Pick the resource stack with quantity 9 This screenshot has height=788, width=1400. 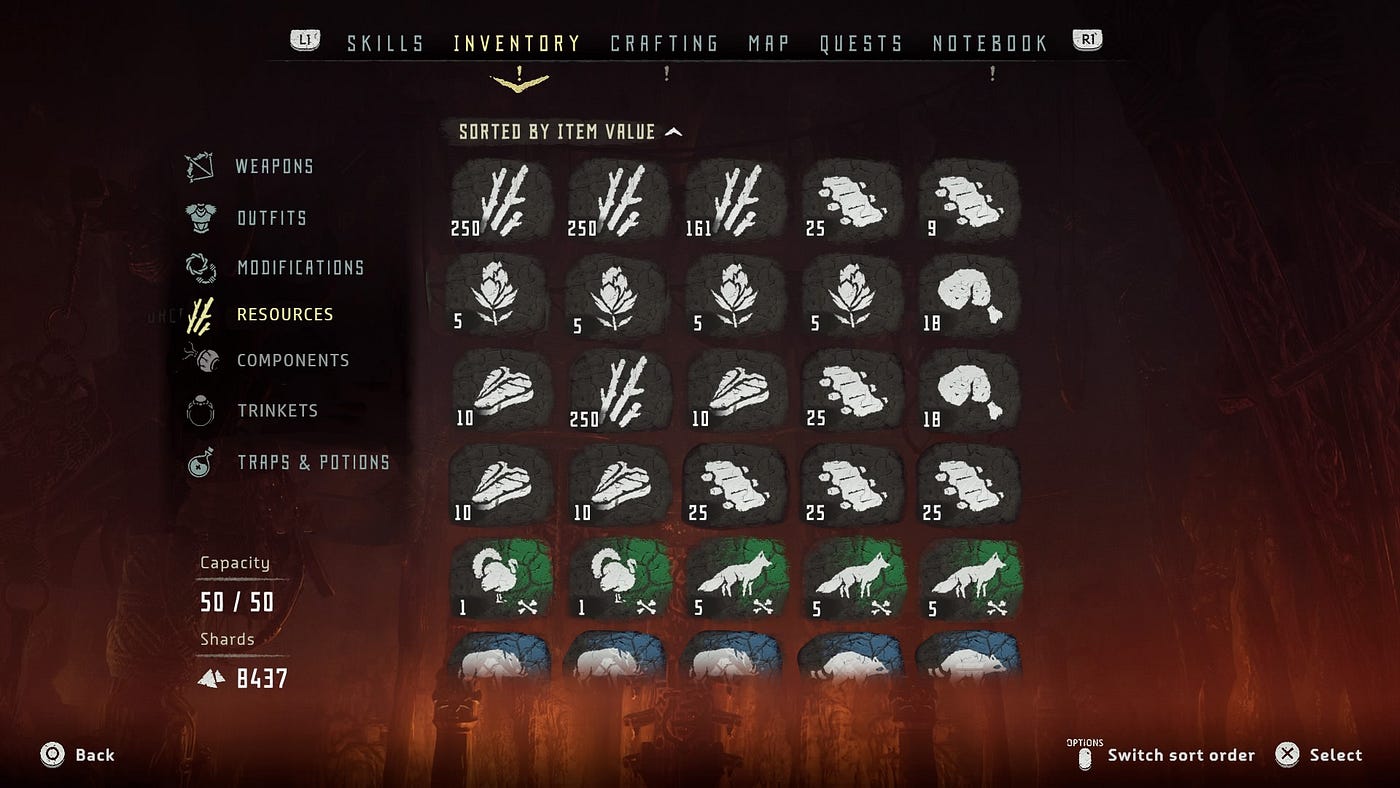(968, 200)
